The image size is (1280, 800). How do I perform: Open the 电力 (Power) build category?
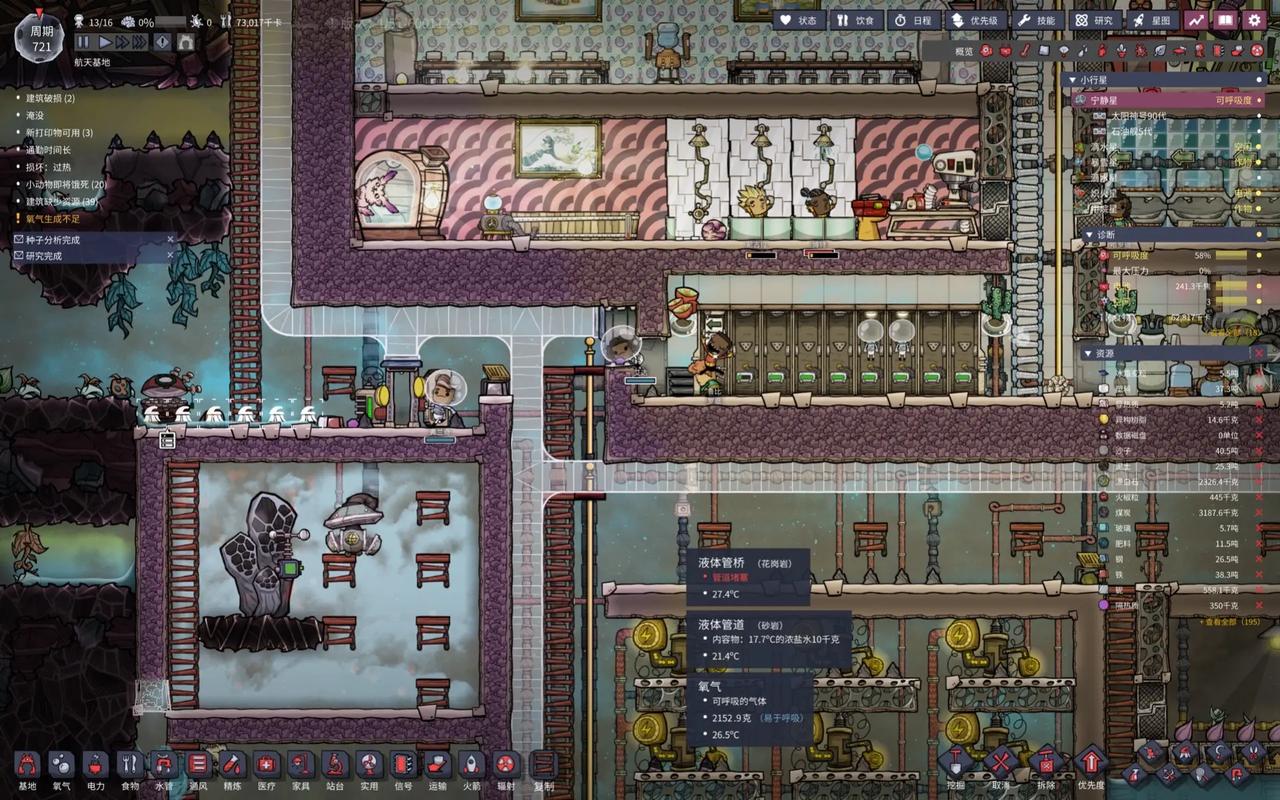click(95, 768)
